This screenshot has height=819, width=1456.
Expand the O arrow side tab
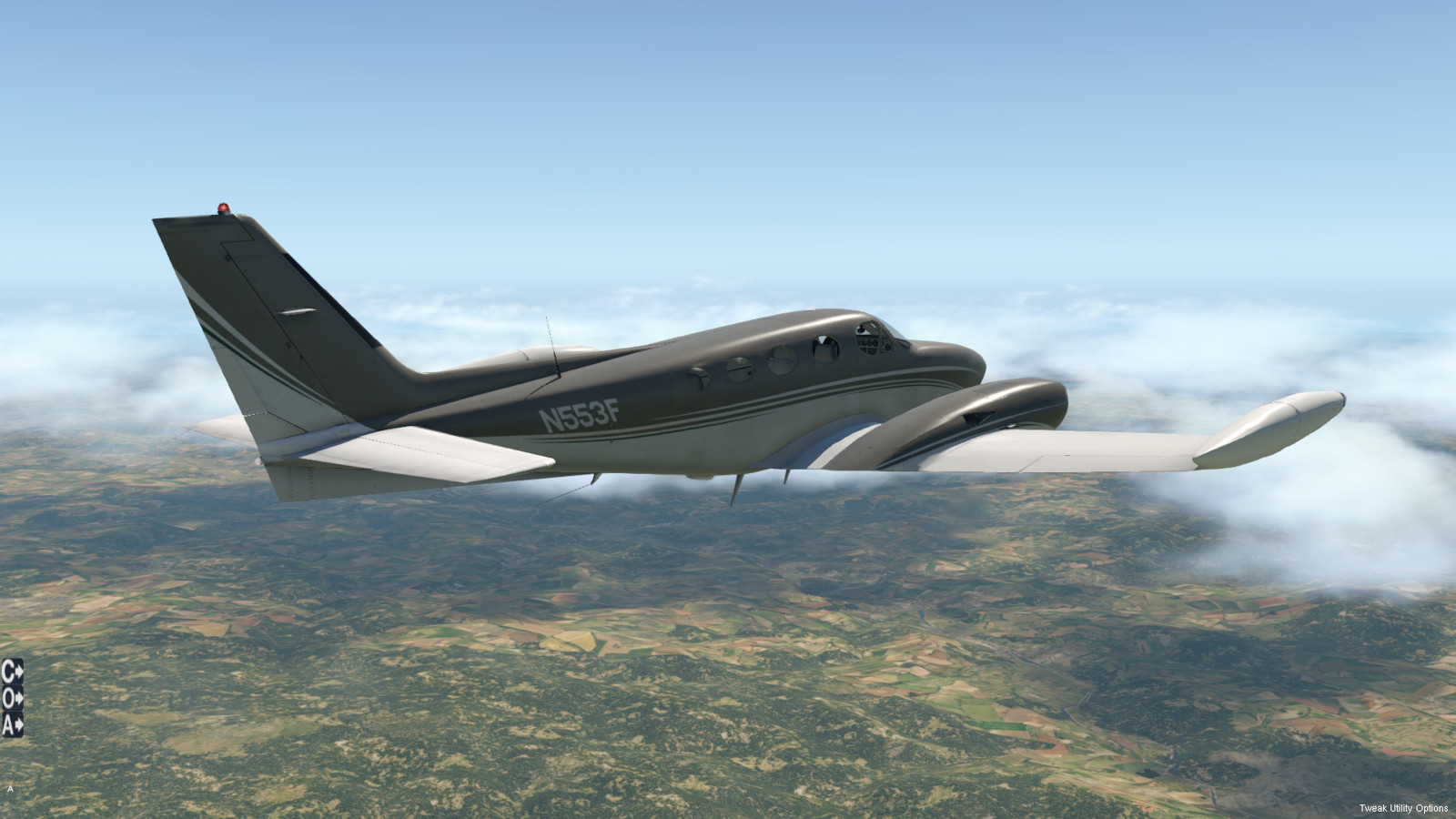[12, 699]
